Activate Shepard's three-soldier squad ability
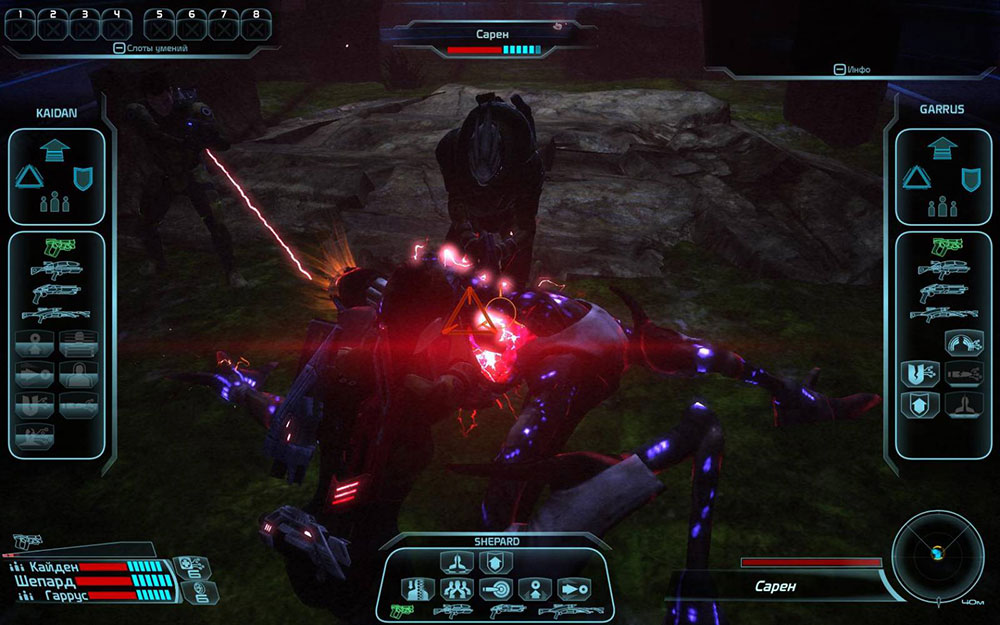1000x625 pixels. coord(456,588)
